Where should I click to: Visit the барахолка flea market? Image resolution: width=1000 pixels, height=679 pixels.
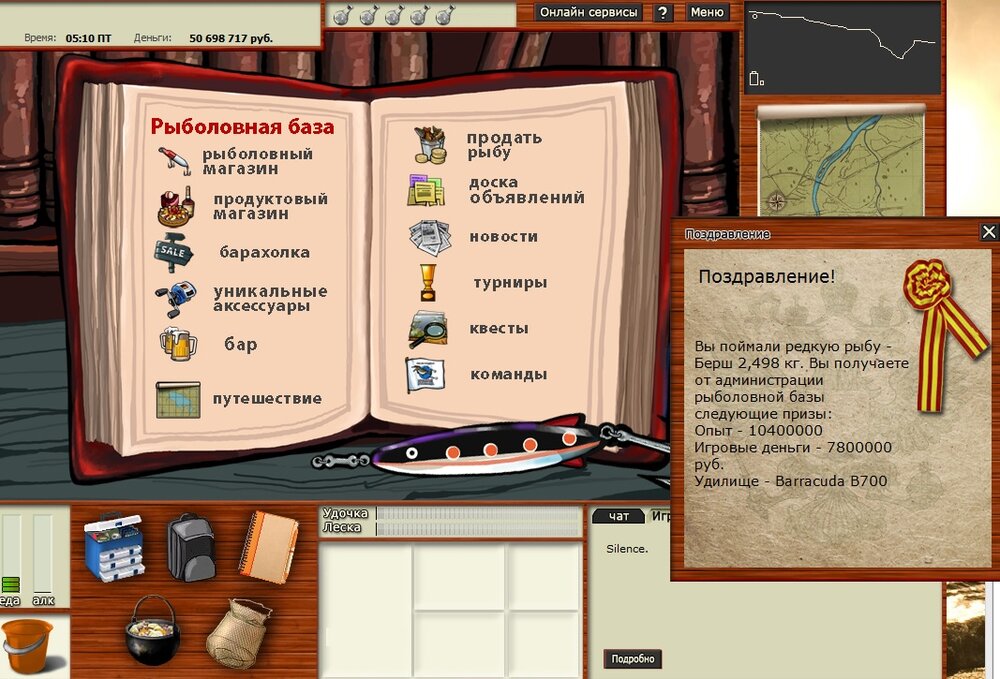tap(264, 253)
